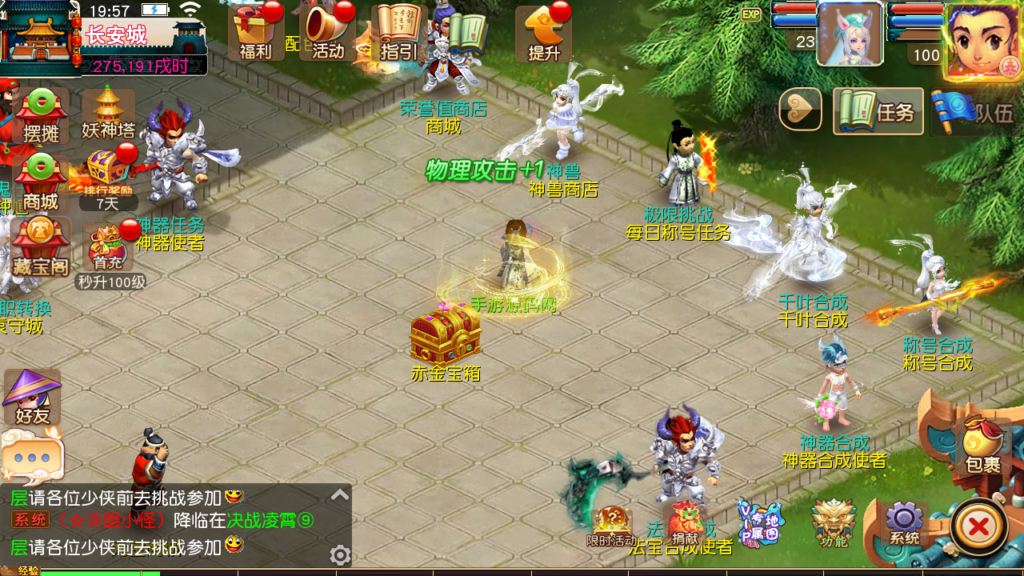Open the 指引 guide scroll
Viewport: 1024px width, 576px height.
coord(399,32)
